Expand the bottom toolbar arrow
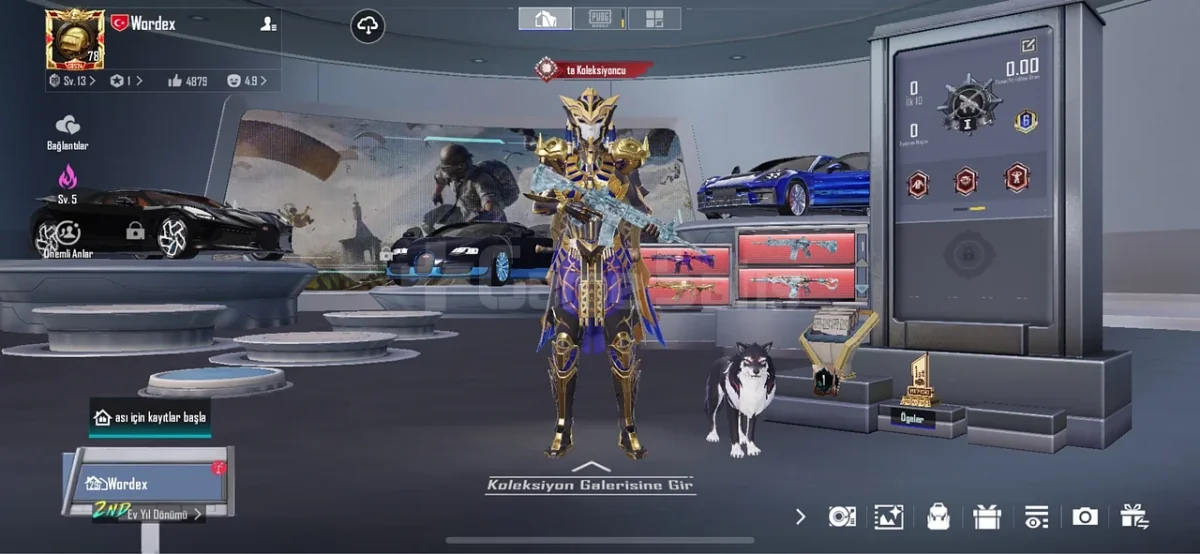Image resolution: width=1200 pixels, height=554 pixels. (800, 516)
